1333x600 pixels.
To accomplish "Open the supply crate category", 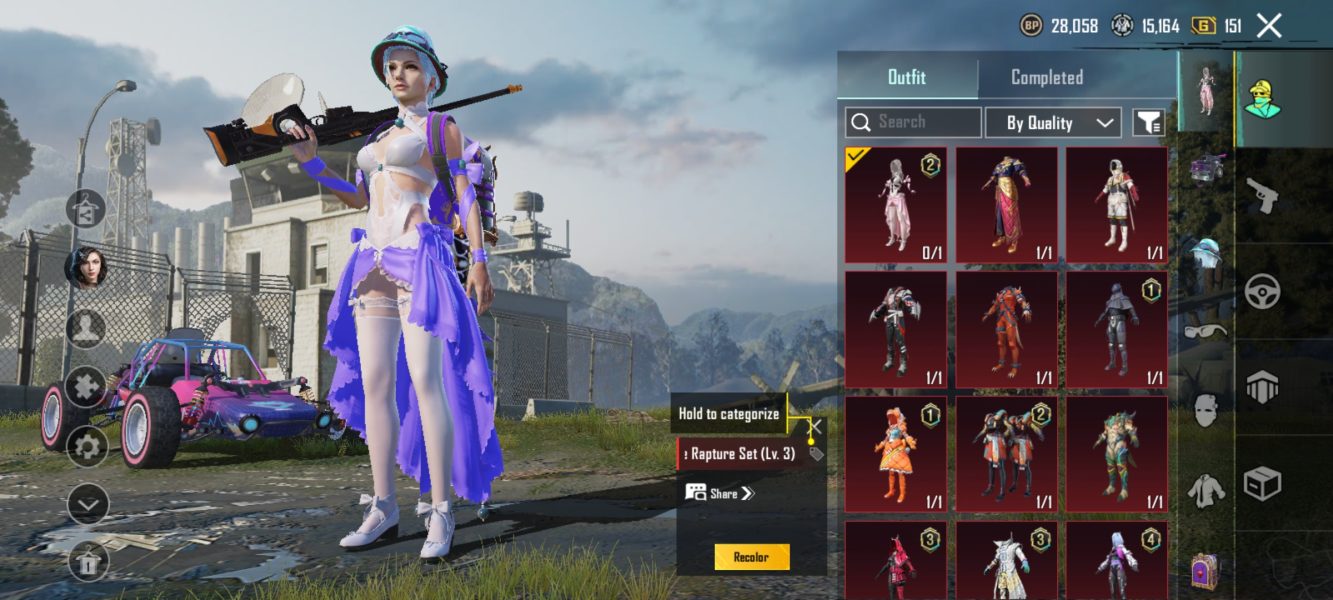I will [x=1262, y=484].
